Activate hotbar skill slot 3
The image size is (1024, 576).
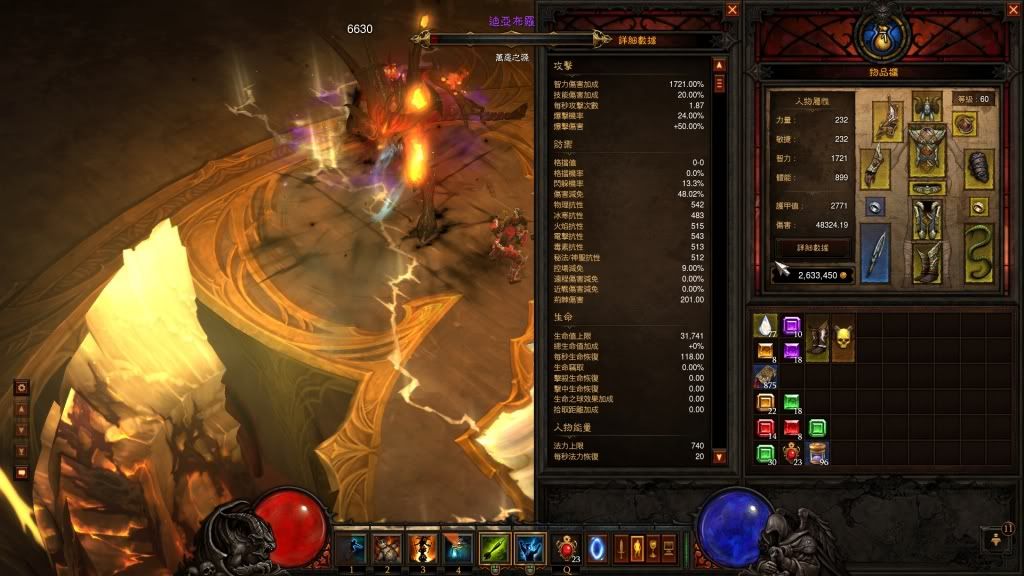coord(422,547)
